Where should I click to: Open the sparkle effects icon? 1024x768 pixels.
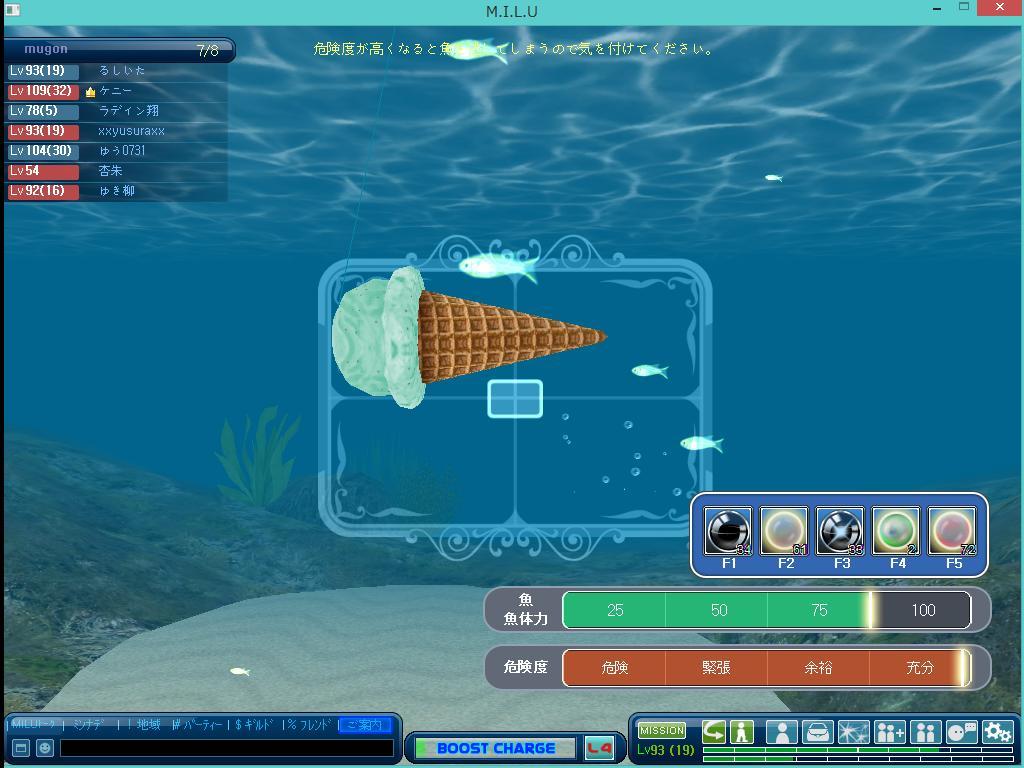pyautogui.click(x=853, y=732)
